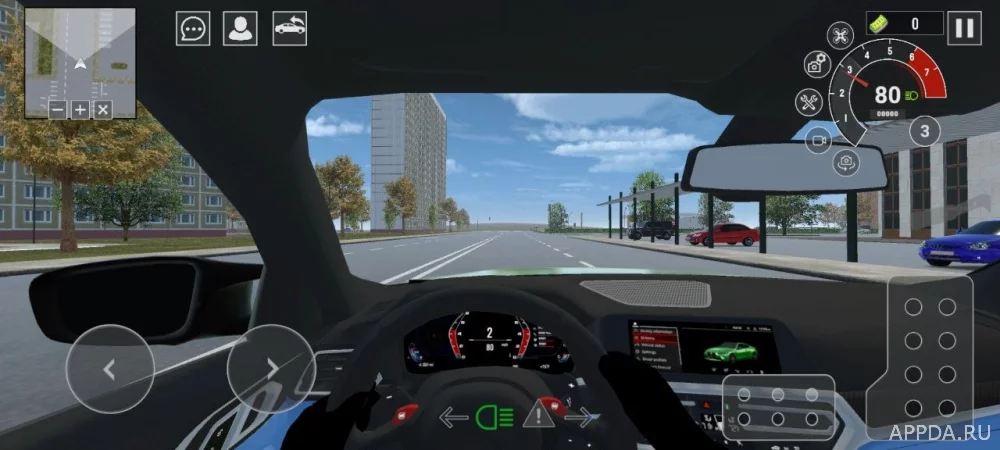Image resolution: width=1000 pixels, height=450 pixels.
Task: Zoom out the minimap with minus
Action: click(58, 109)
